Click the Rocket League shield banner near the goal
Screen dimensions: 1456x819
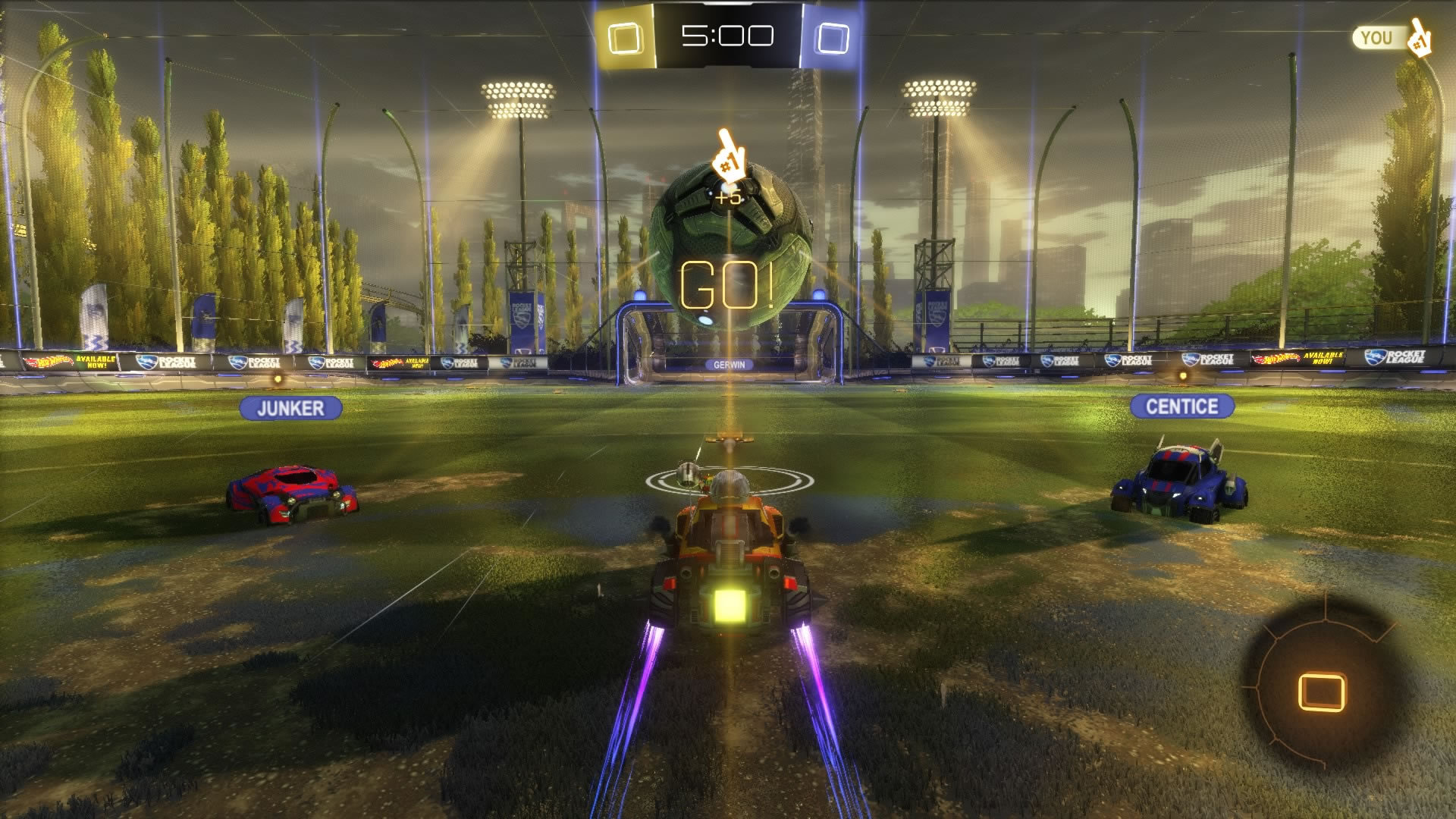(520, 319)
